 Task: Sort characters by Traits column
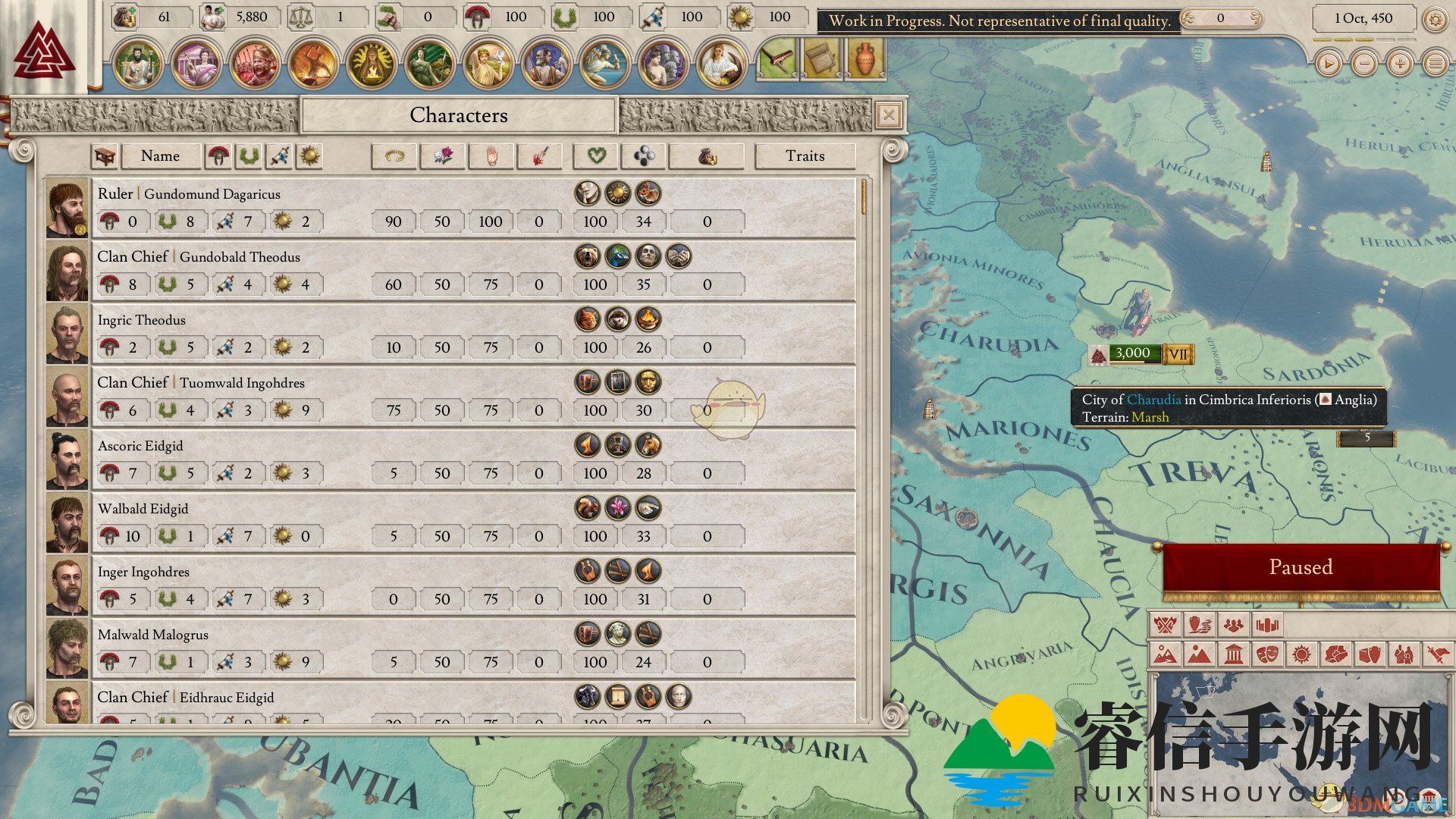805,156
